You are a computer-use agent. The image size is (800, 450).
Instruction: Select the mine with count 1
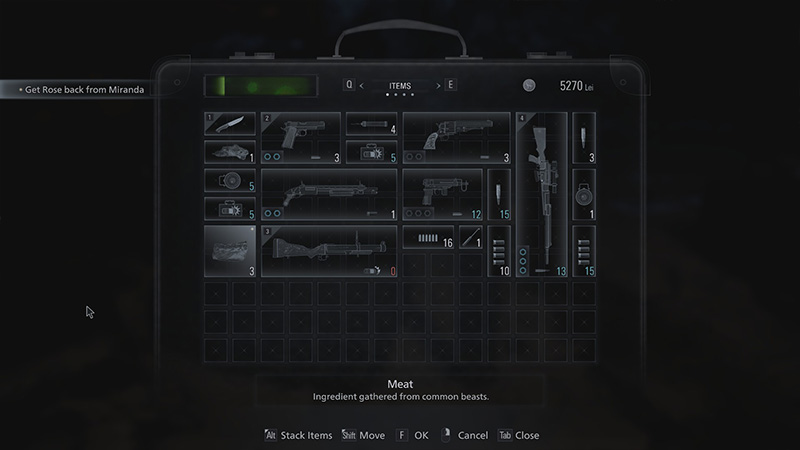coord(584,194)
